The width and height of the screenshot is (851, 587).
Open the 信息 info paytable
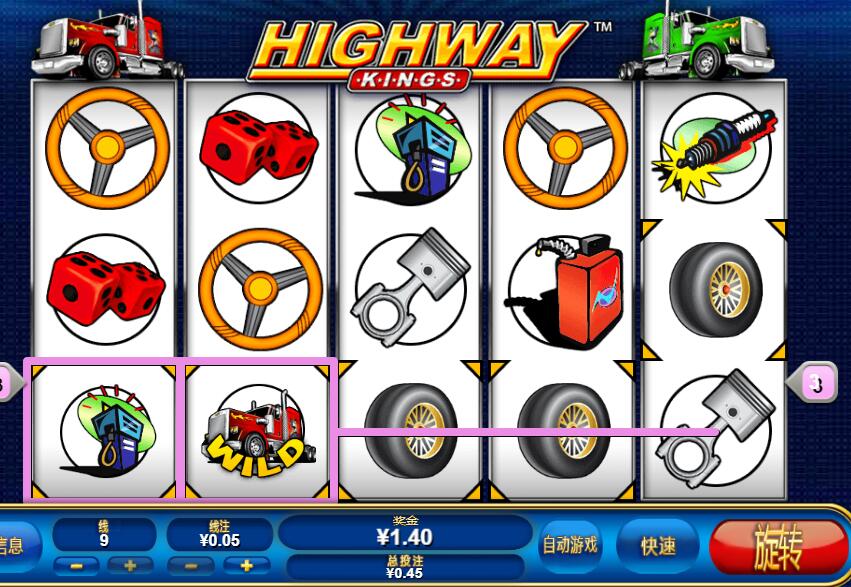(x=14, y=546)
